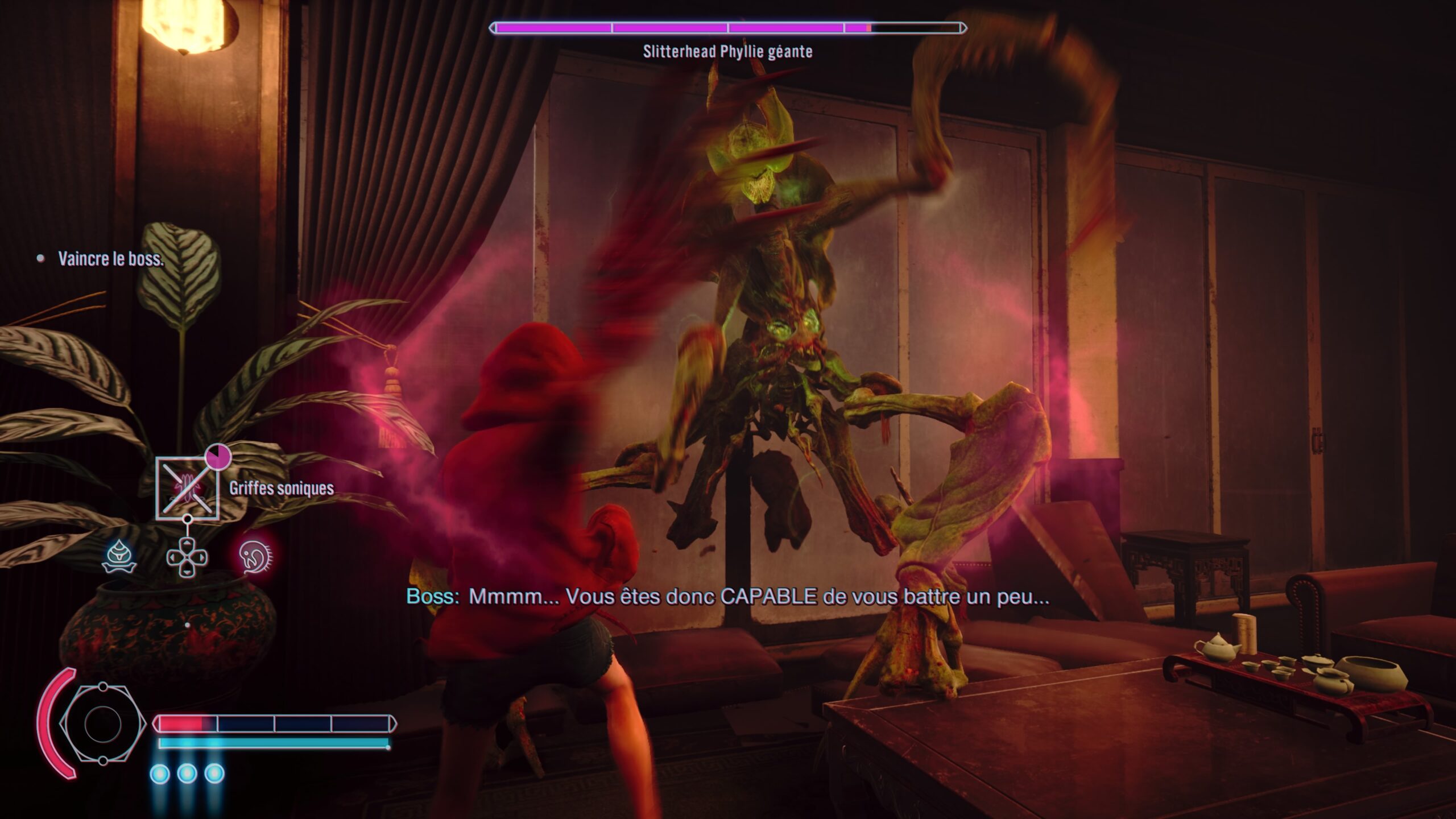Click the 'Vaincre le boss.' objective tracker
The image size is (1456, 819).
(110, 259)
